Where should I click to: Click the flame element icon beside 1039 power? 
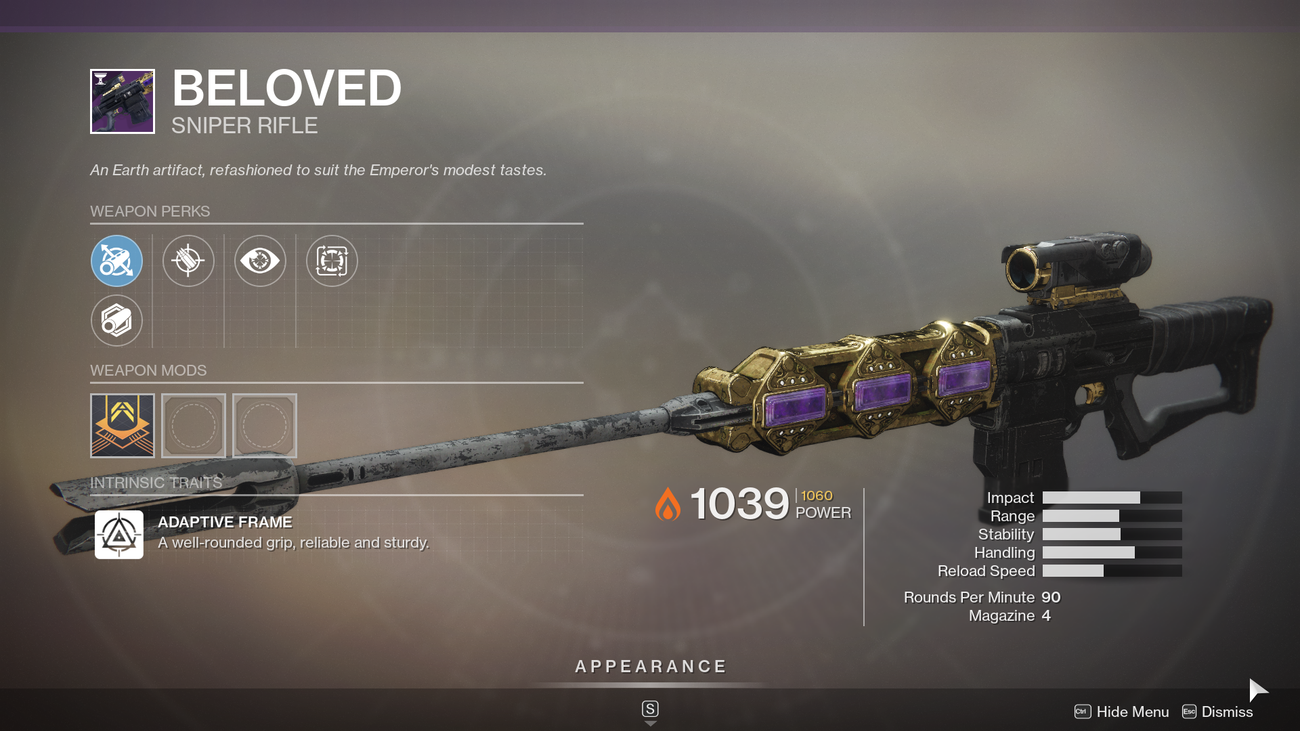666,504
